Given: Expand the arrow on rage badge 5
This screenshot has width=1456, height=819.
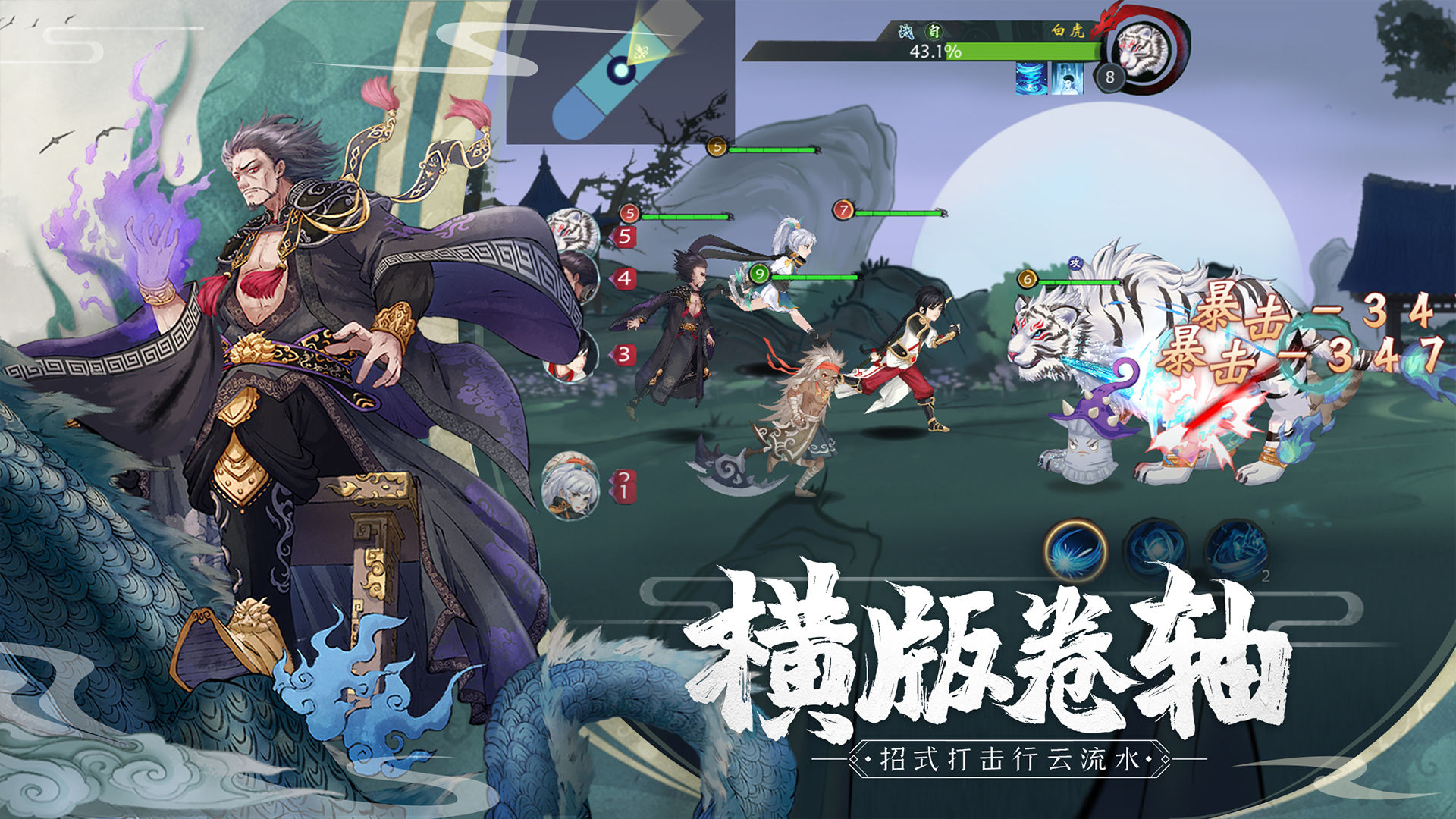Looking at the screenshot, I should coord(625,236).
